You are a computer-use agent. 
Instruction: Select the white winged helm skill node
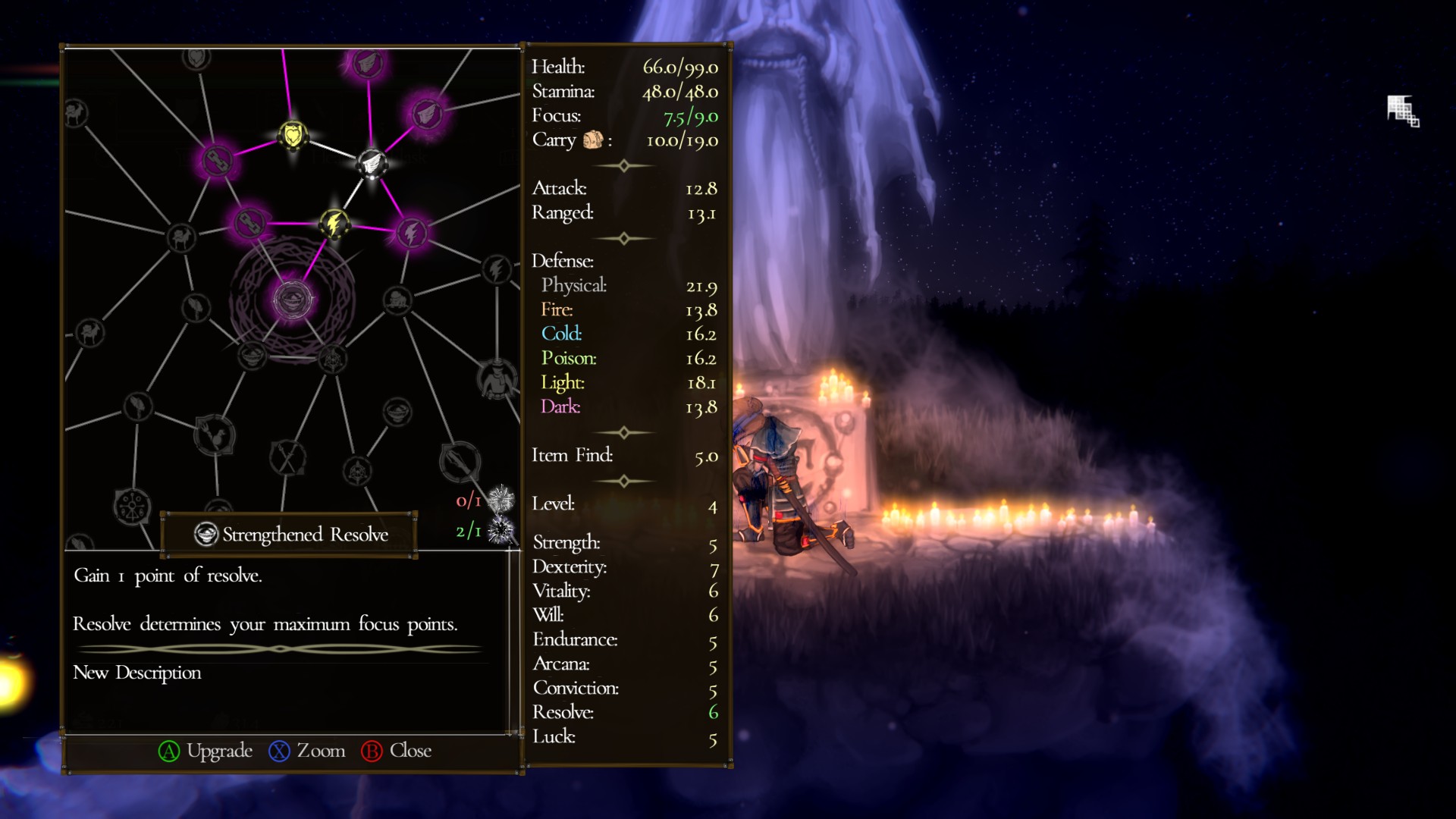pos(372,162)
